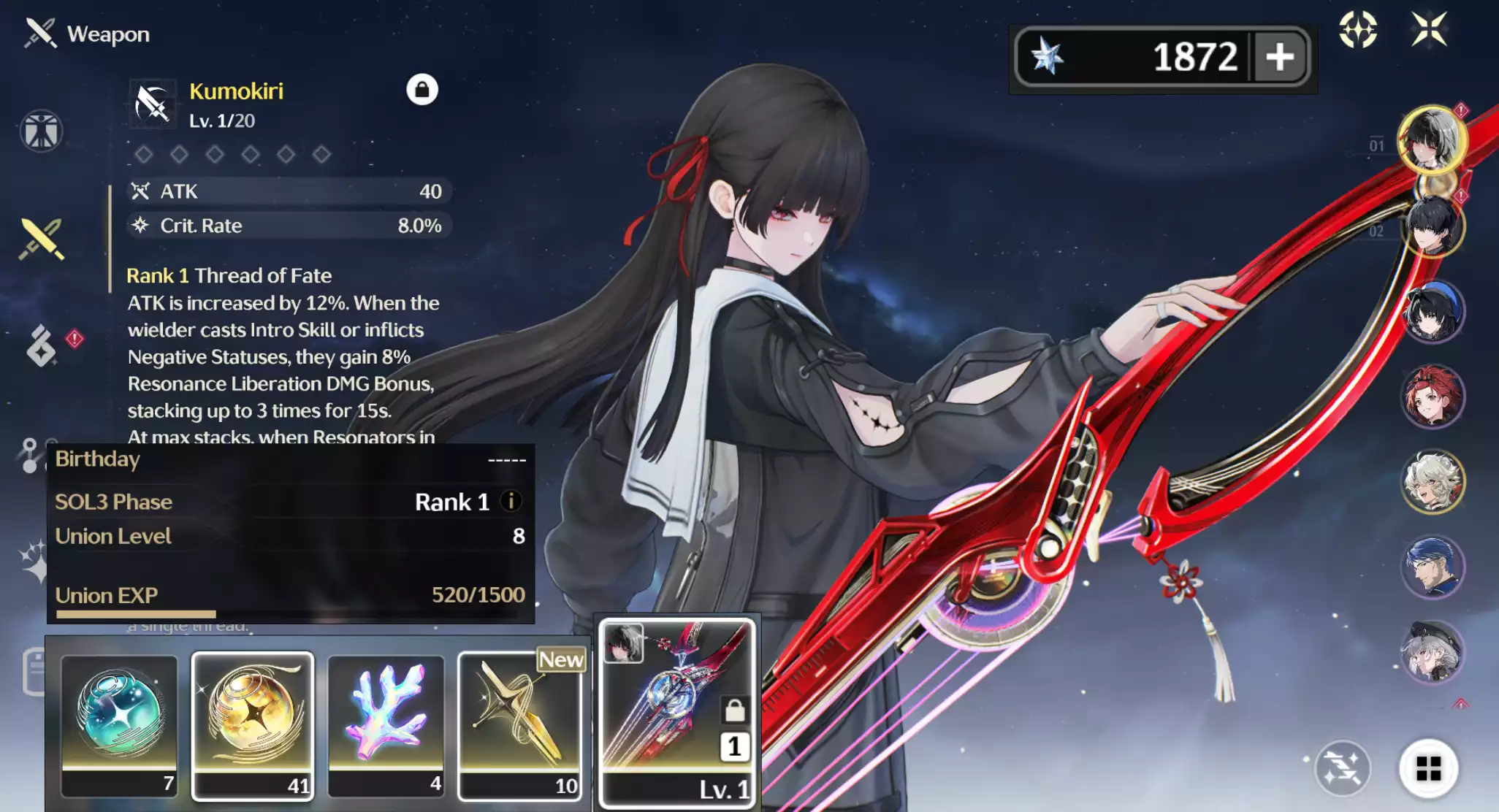Viewport: 1499px width, 812px height.
Task: Switch to the white-and-black-haired resonator portrait
Action: click(x=1431, y=139)
